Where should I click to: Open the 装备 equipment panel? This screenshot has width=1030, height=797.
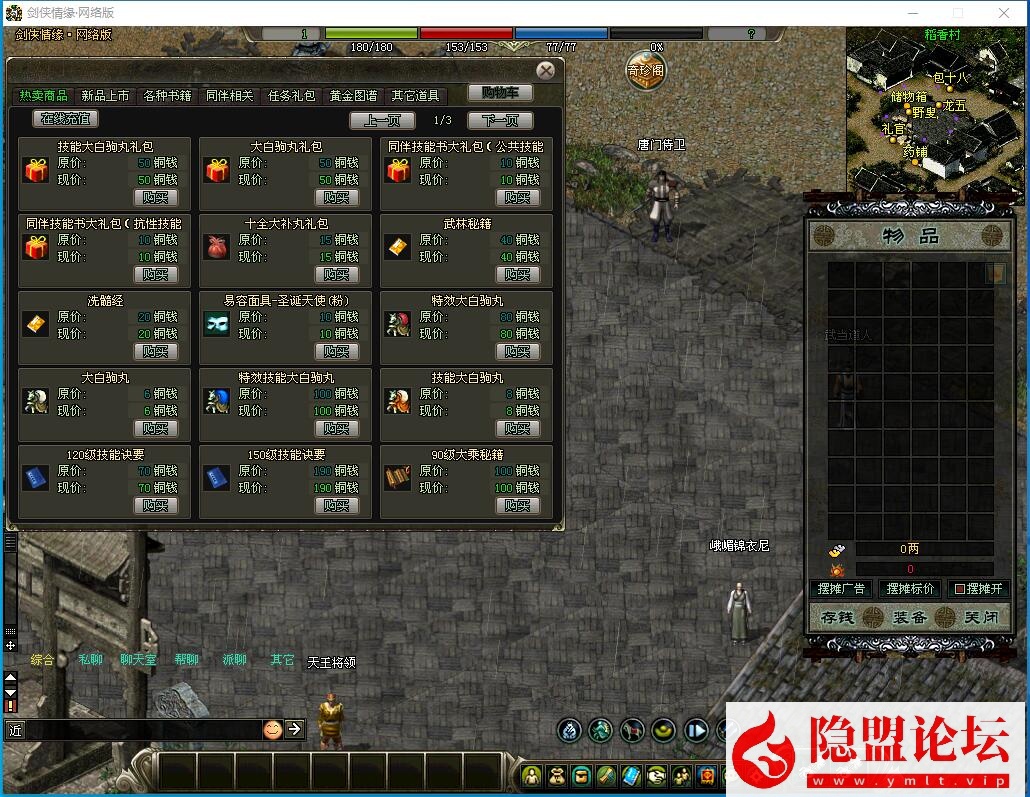coord(908,618)
